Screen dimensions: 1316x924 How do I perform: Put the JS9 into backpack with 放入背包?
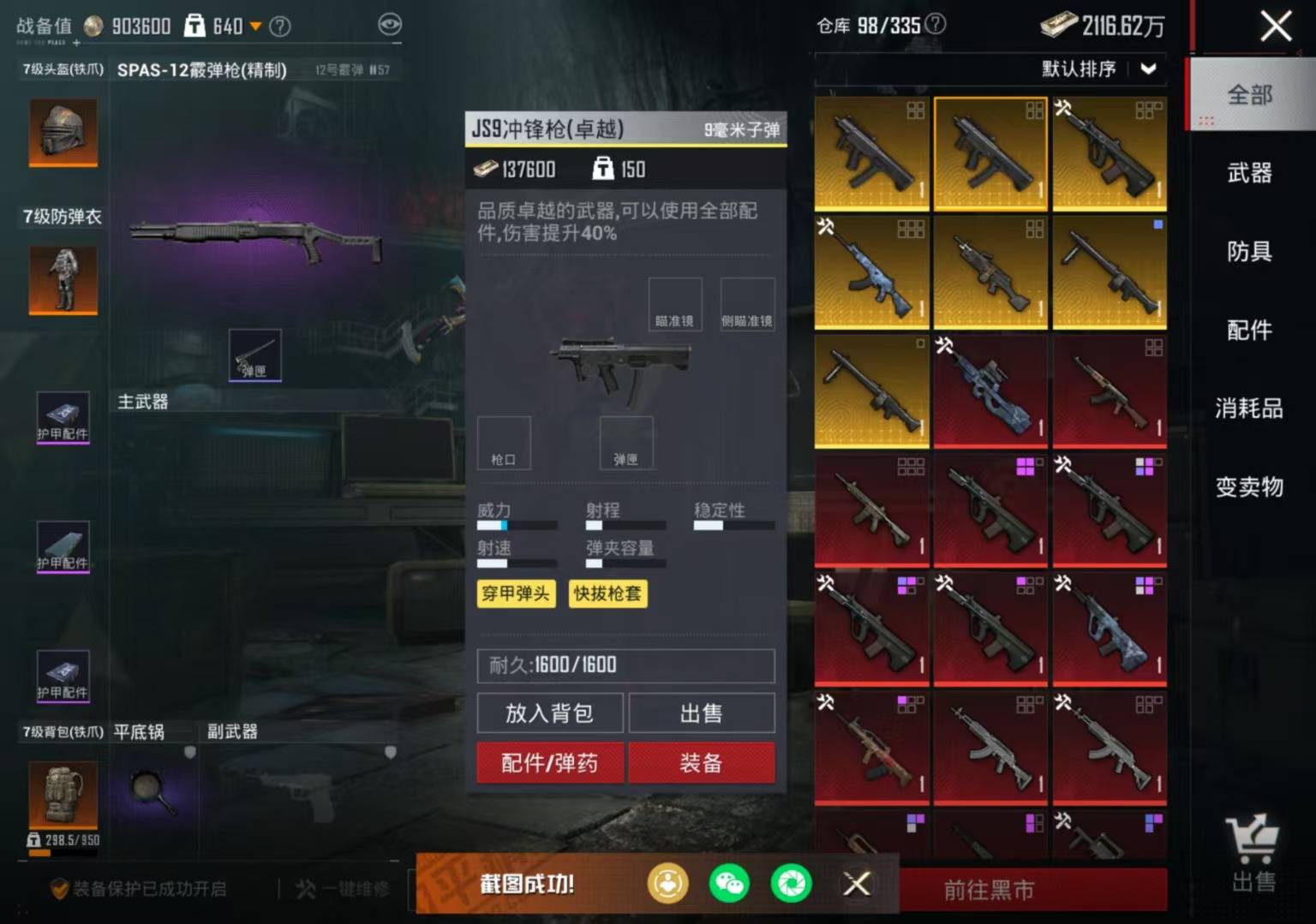(x=549, y=713)
